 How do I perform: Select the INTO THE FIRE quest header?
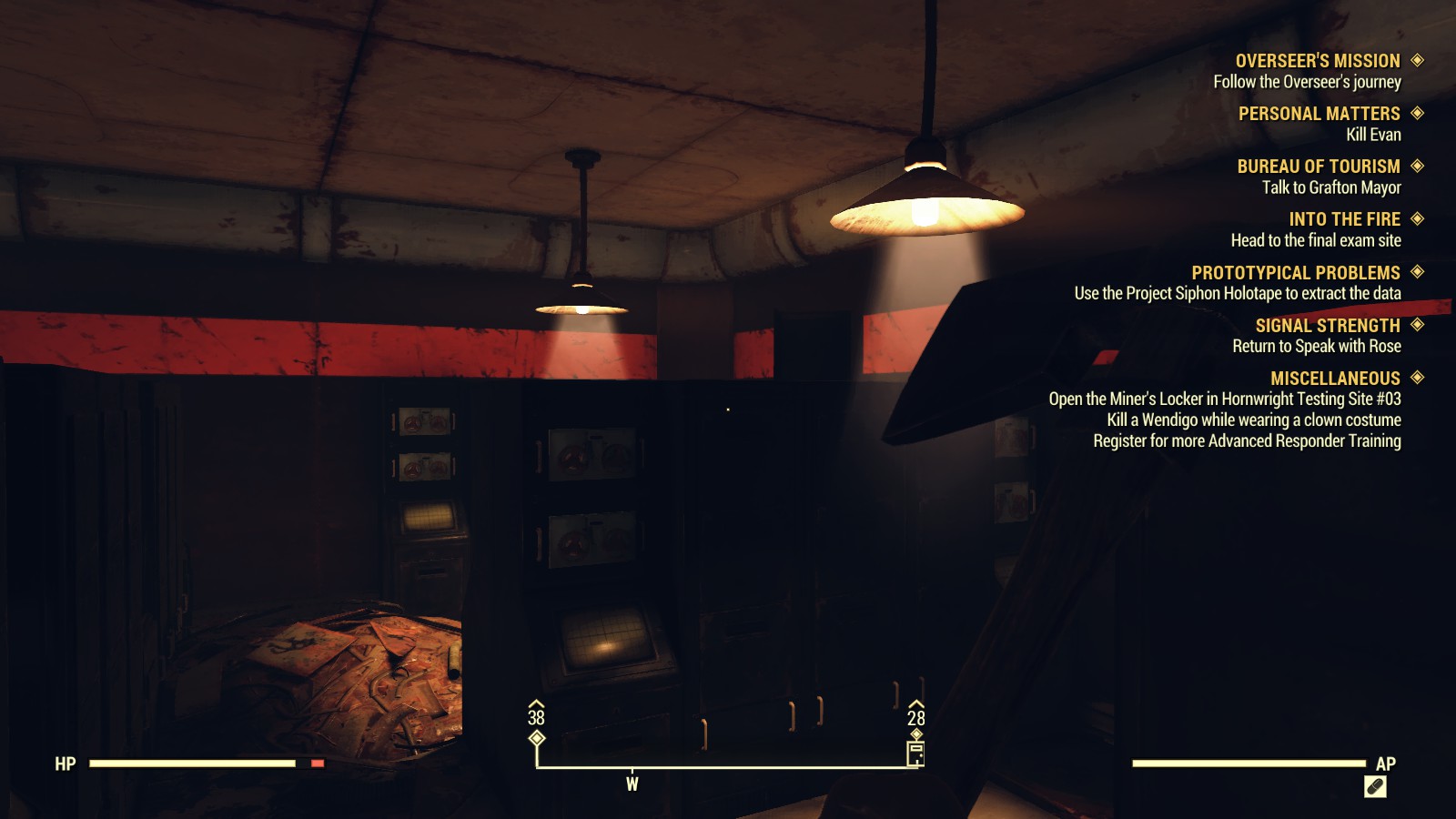tap(1344, 219)
